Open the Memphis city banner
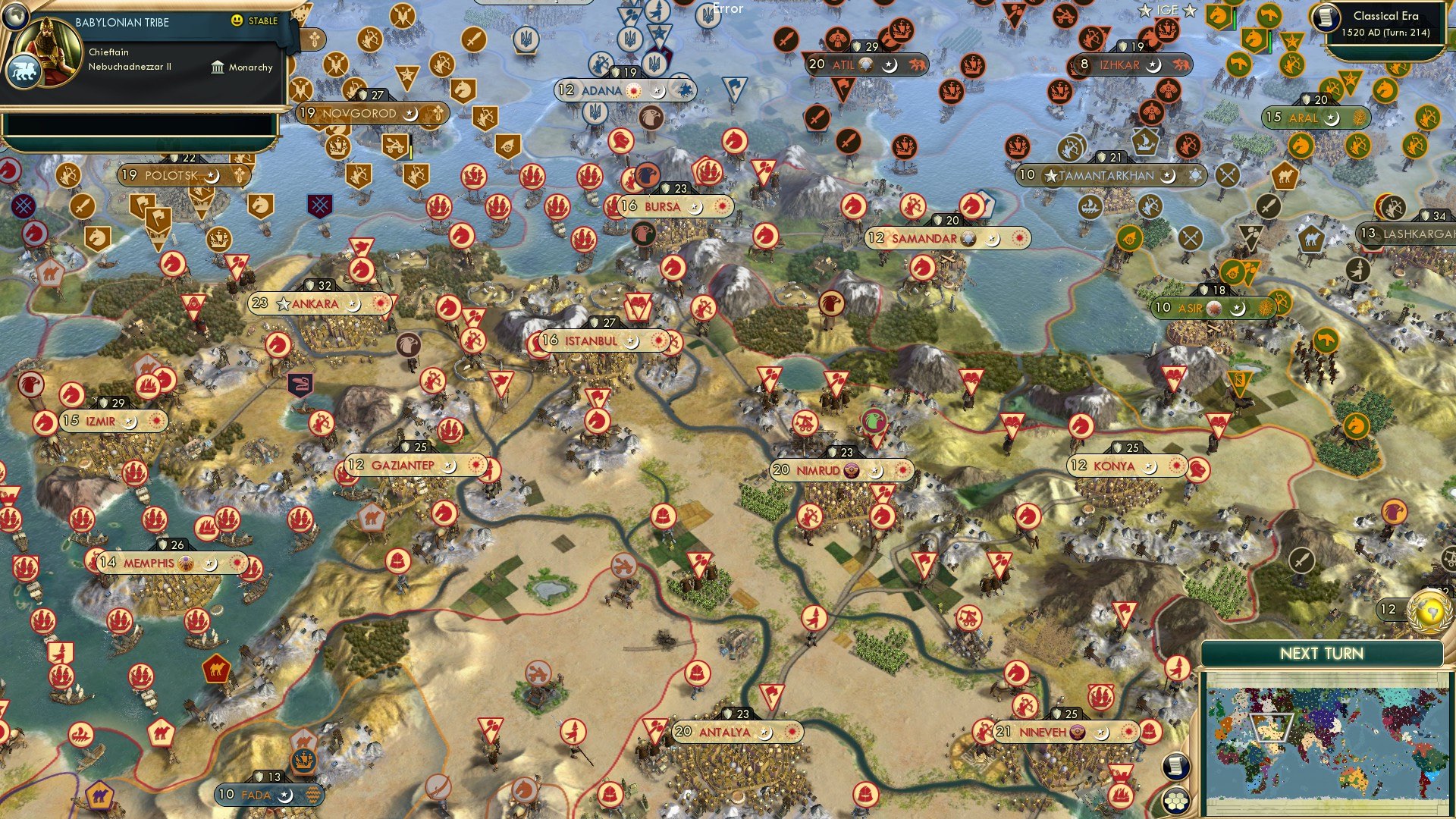 tap(148, 563)
